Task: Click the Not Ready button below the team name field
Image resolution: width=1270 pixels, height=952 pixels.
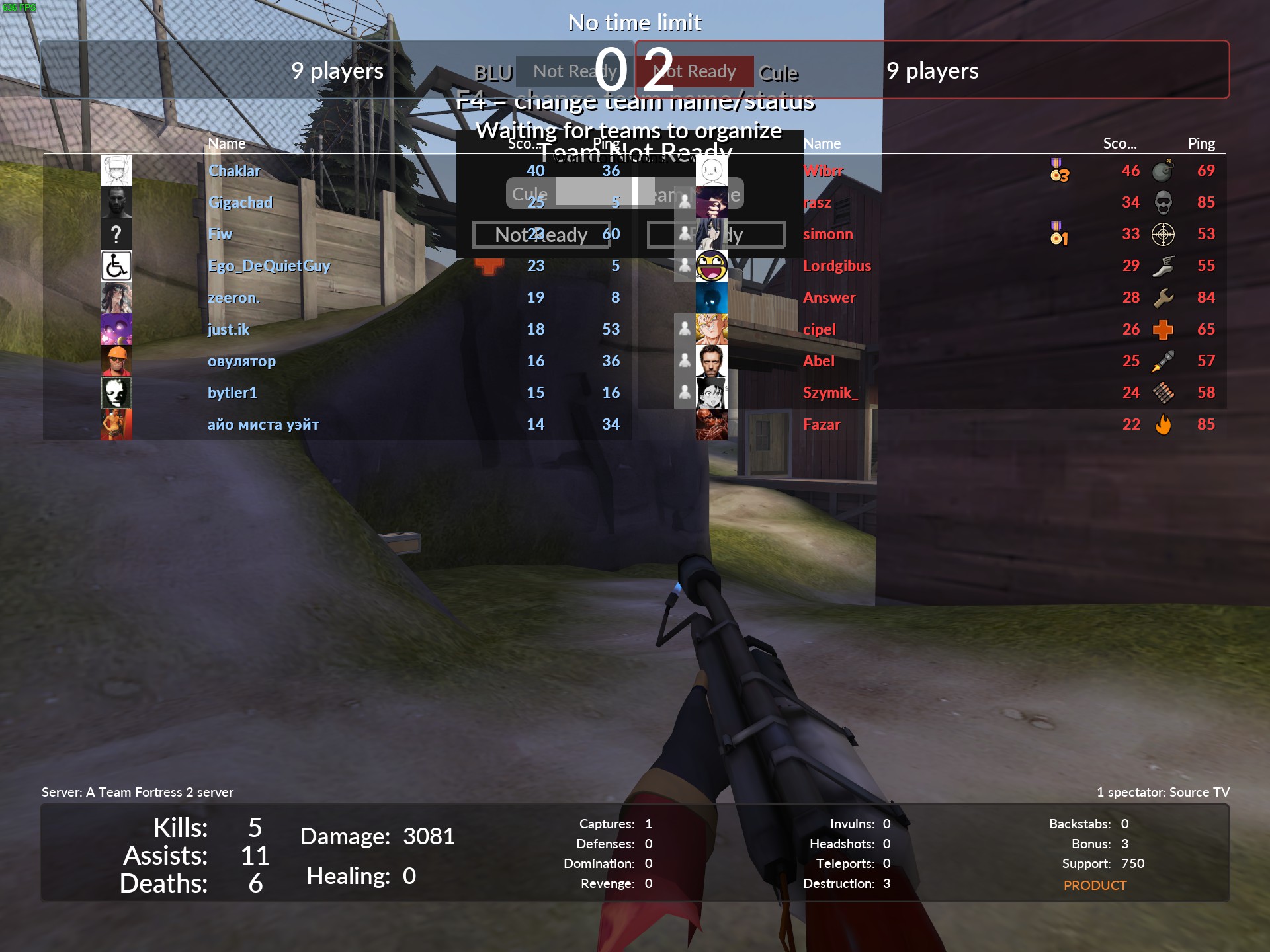Action: coord(541,235)
